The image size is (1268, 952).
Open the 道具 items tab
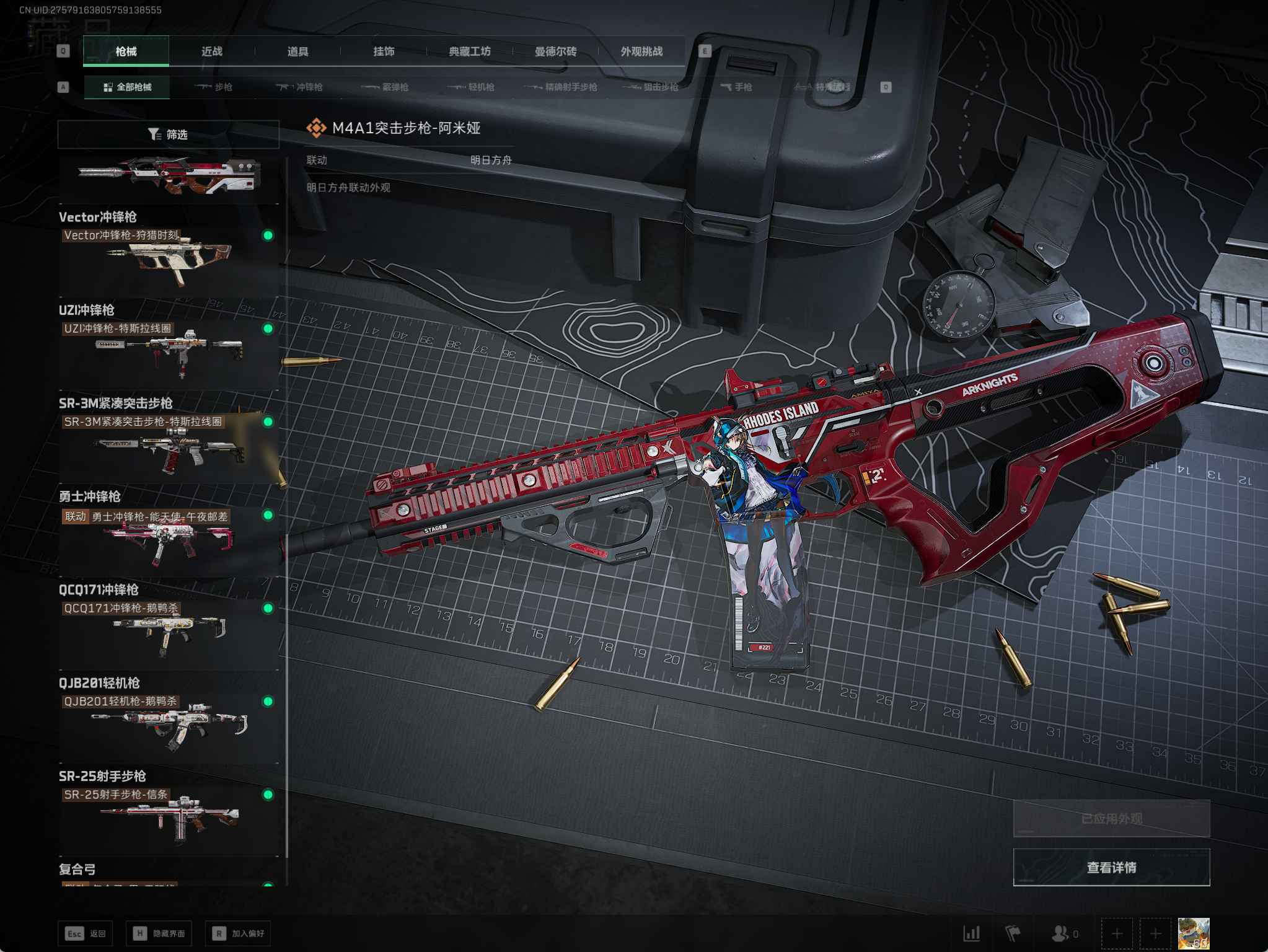point(297,51)
